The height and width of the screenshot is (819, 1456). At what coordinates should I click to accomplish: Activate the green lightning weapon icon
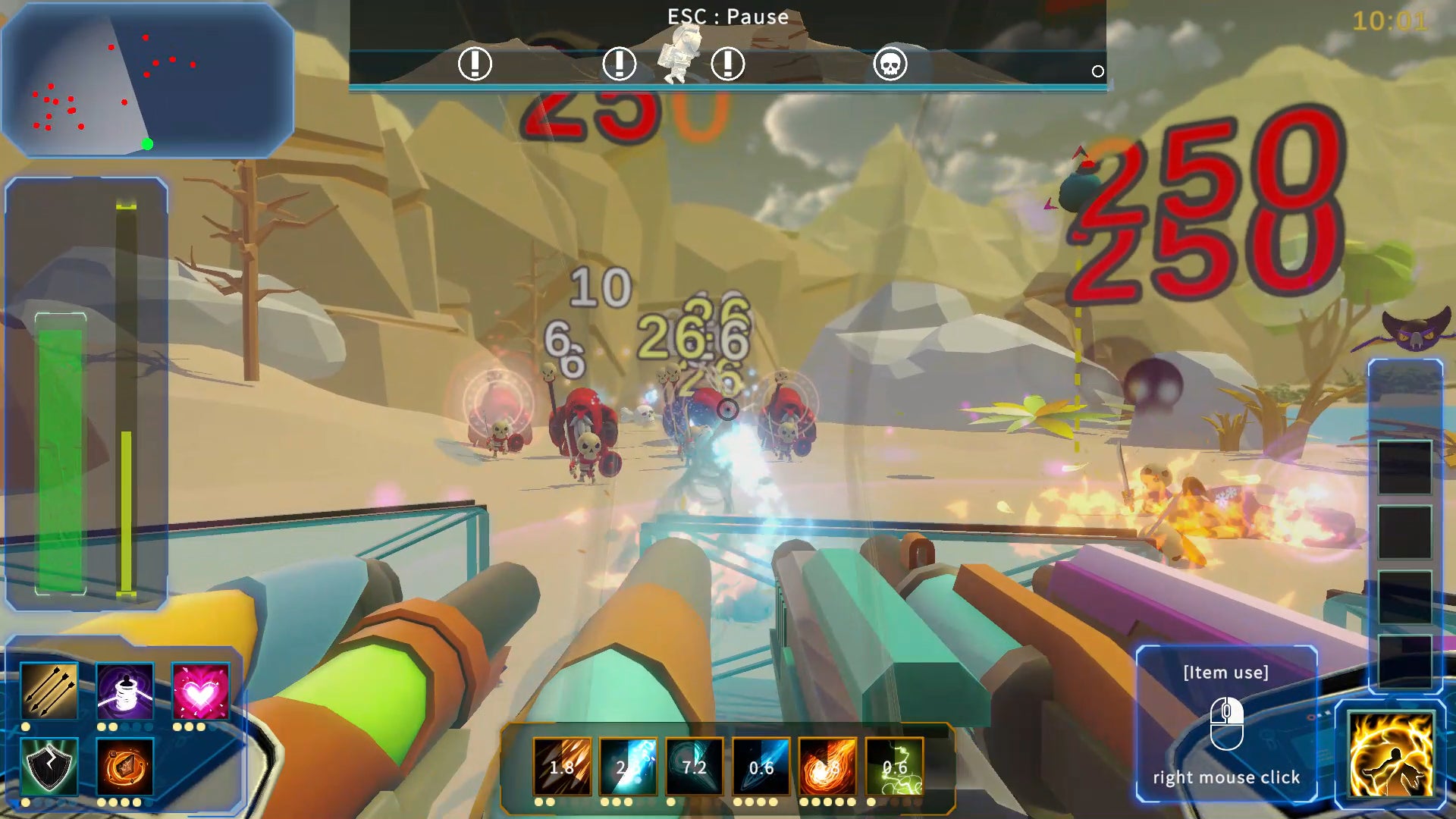894,766
